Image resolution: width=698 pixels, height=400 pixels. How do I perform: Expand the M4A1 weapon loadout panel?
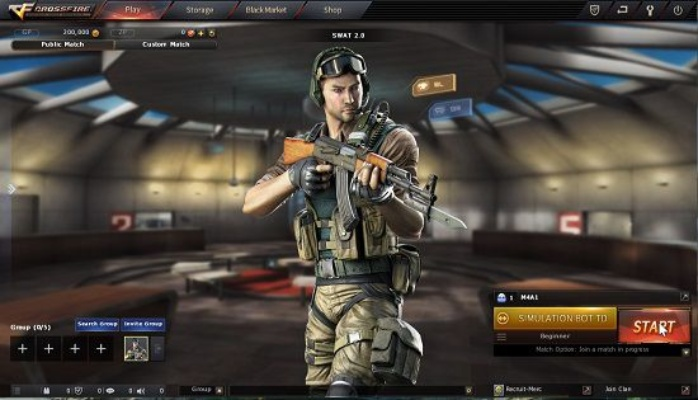pyautogui.click(x=684, y=297)
